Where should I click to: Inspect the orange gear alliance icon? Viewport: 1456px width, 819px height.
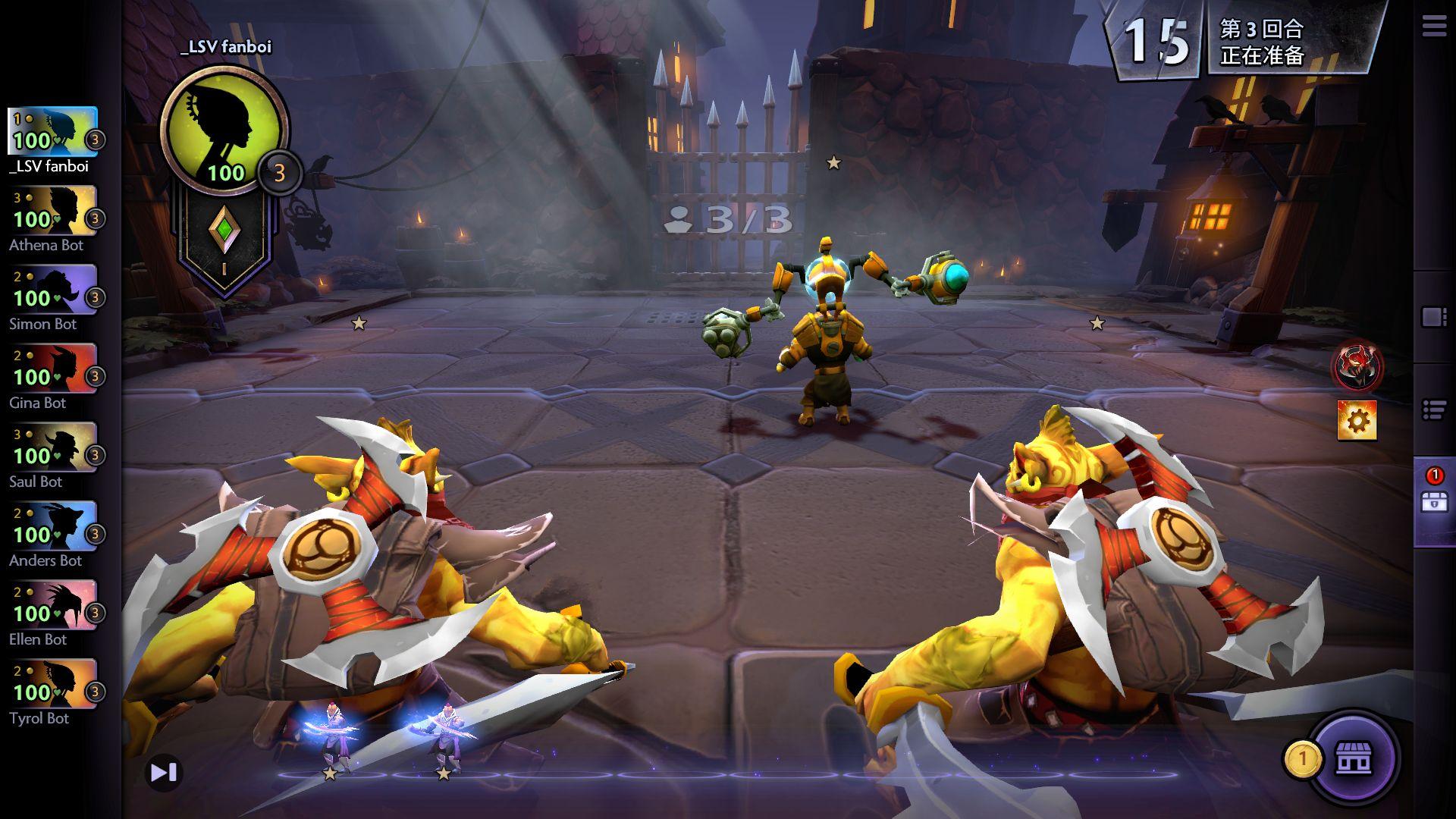[1357, 421]
